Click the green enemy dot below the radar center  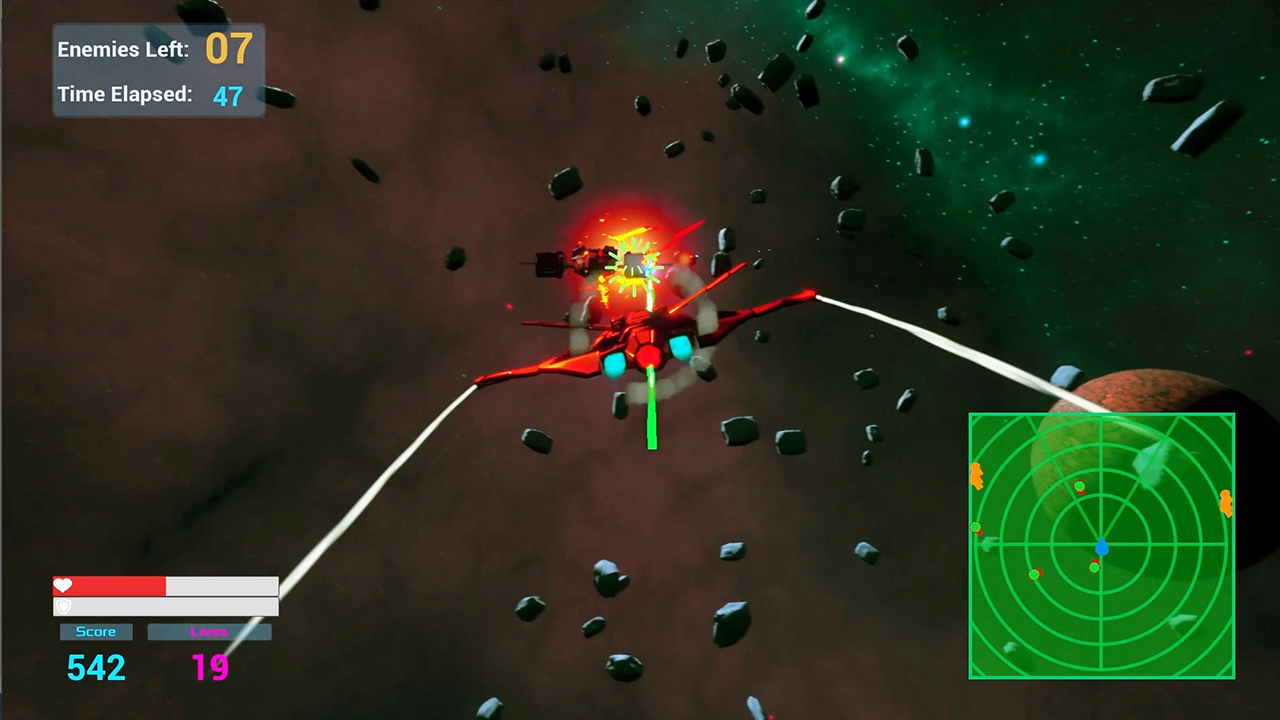(1094, 567)
